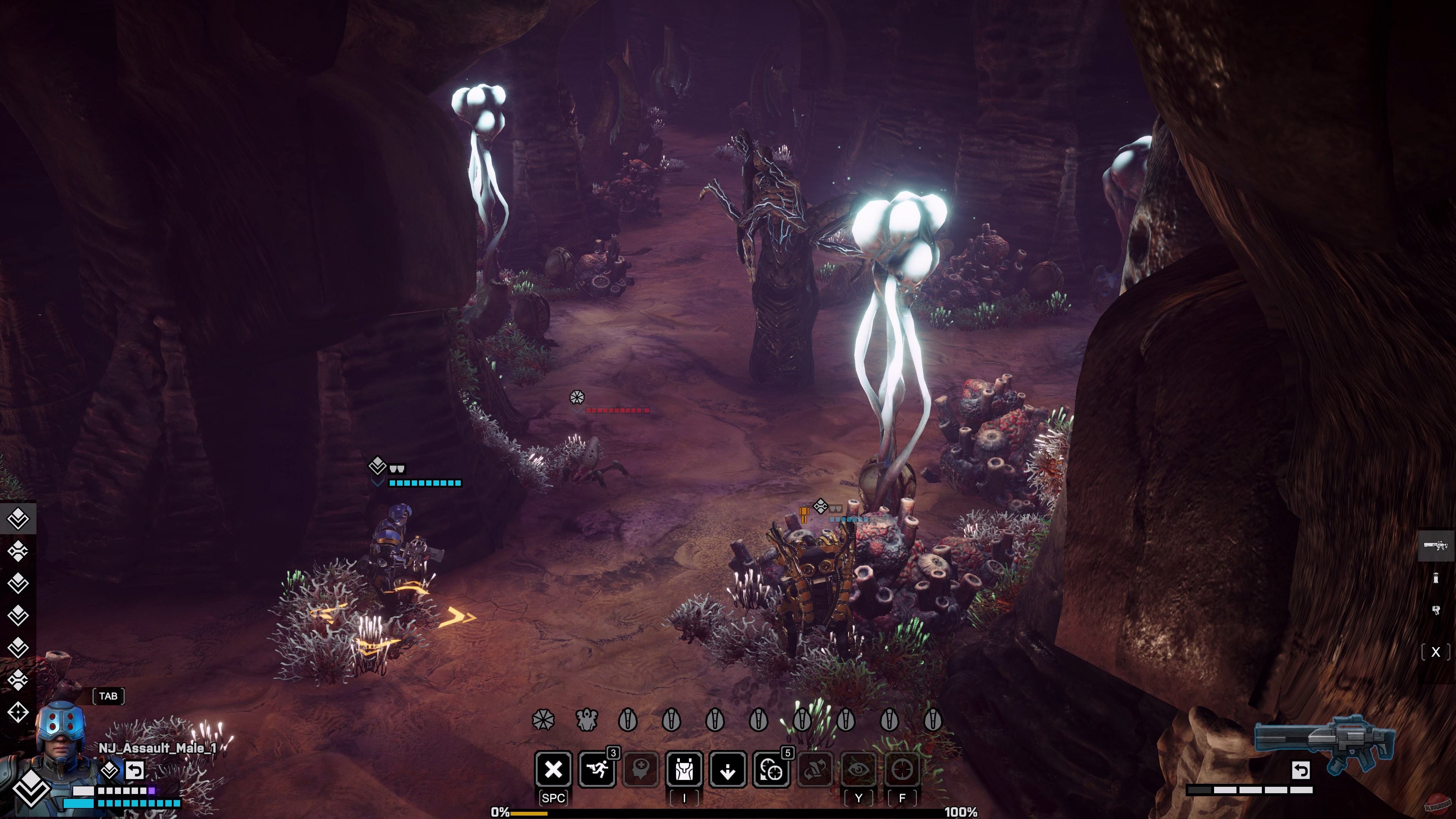The width and height of the screenshot is (1456, 819).
Task: Choose the melee fist icon on the right panel
Action: coord(1436,610)
